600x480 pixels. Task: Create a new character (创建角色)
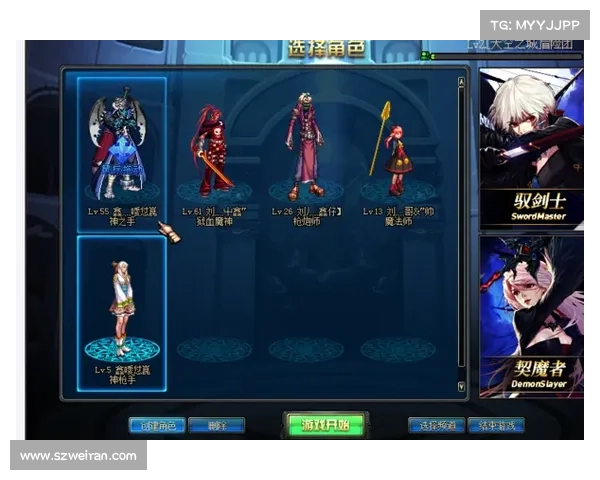pyautogui.click(x=157, y=426)
